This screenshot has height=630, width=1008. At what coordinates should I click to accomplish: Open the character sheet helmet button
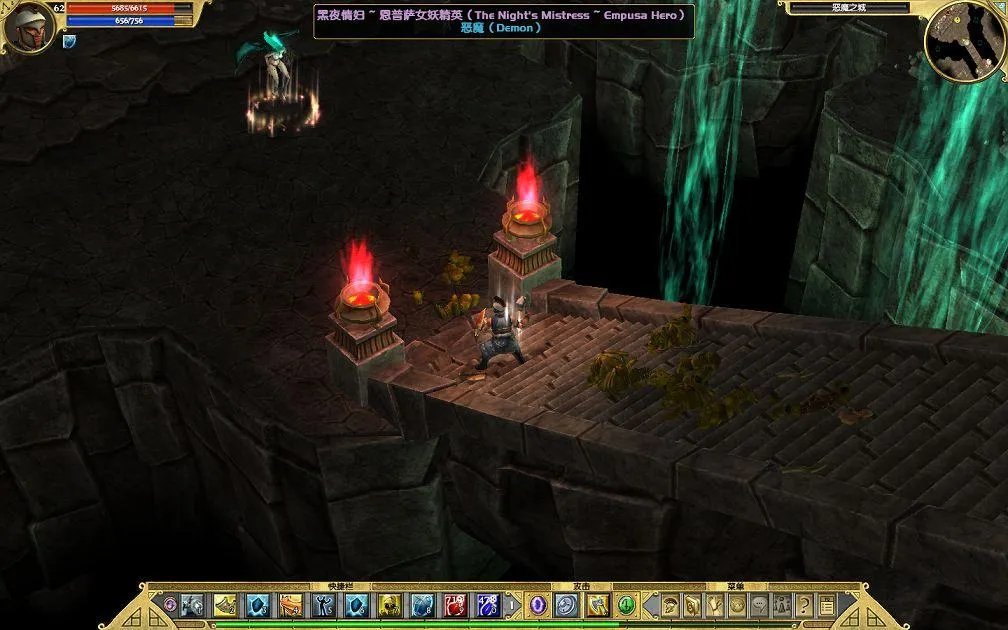670,604
